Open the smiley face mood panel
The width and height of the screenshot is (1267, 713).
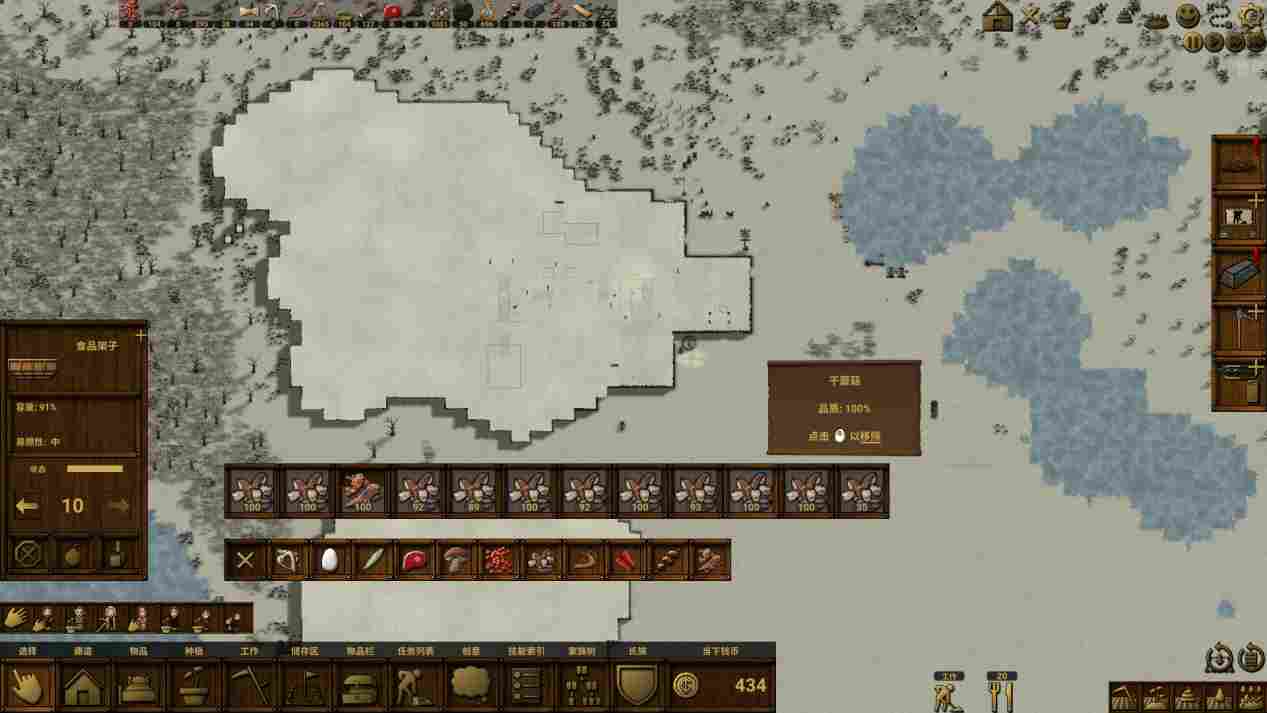(x=1188, y=16)
